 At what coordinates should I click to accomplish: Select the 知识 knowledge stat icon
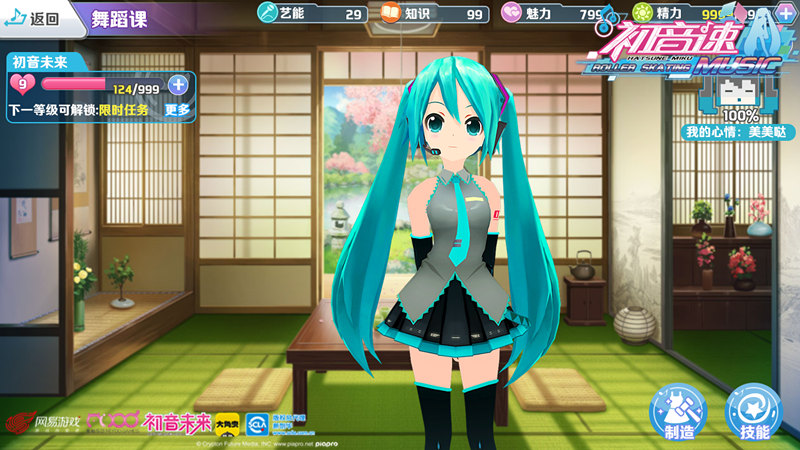[x=389, y=14]
